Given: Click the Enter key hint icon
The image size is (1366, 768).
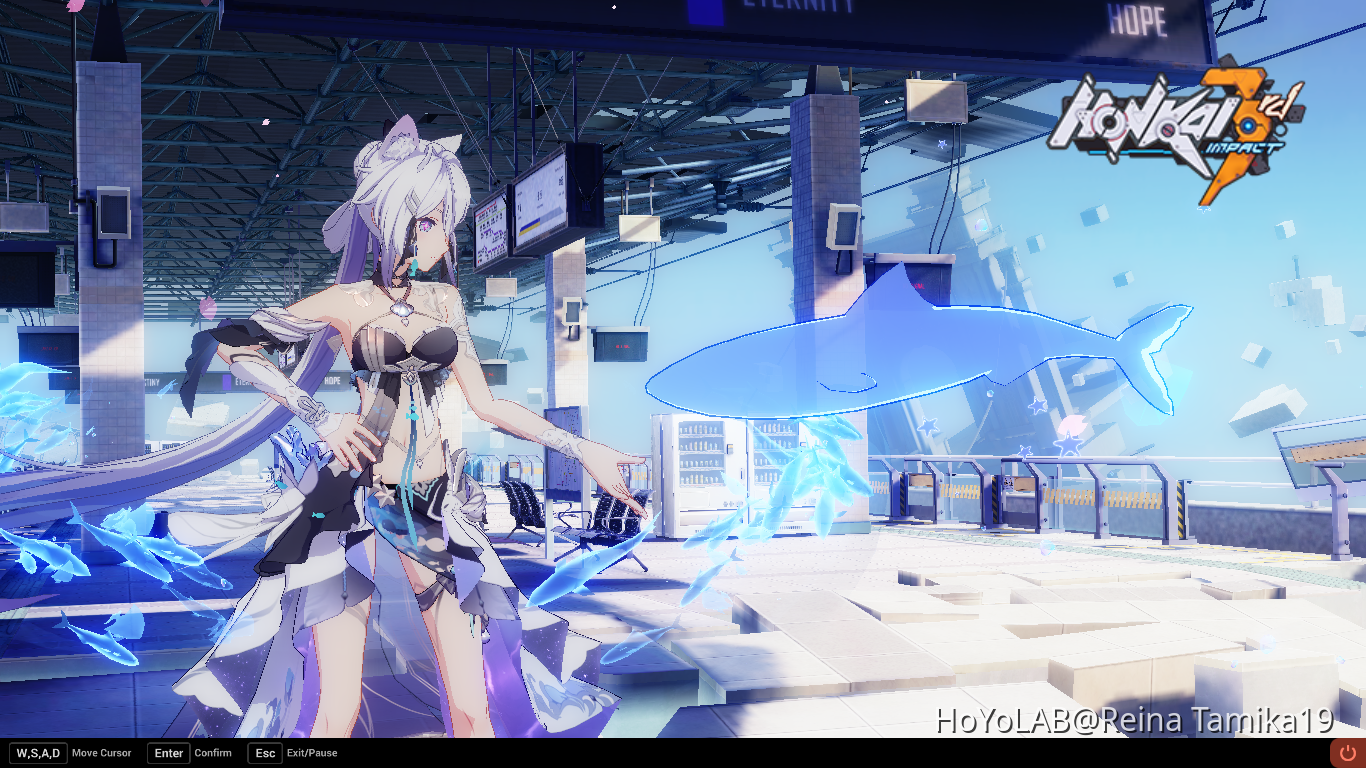Looking at the screenshot, I should click(167, 753).
